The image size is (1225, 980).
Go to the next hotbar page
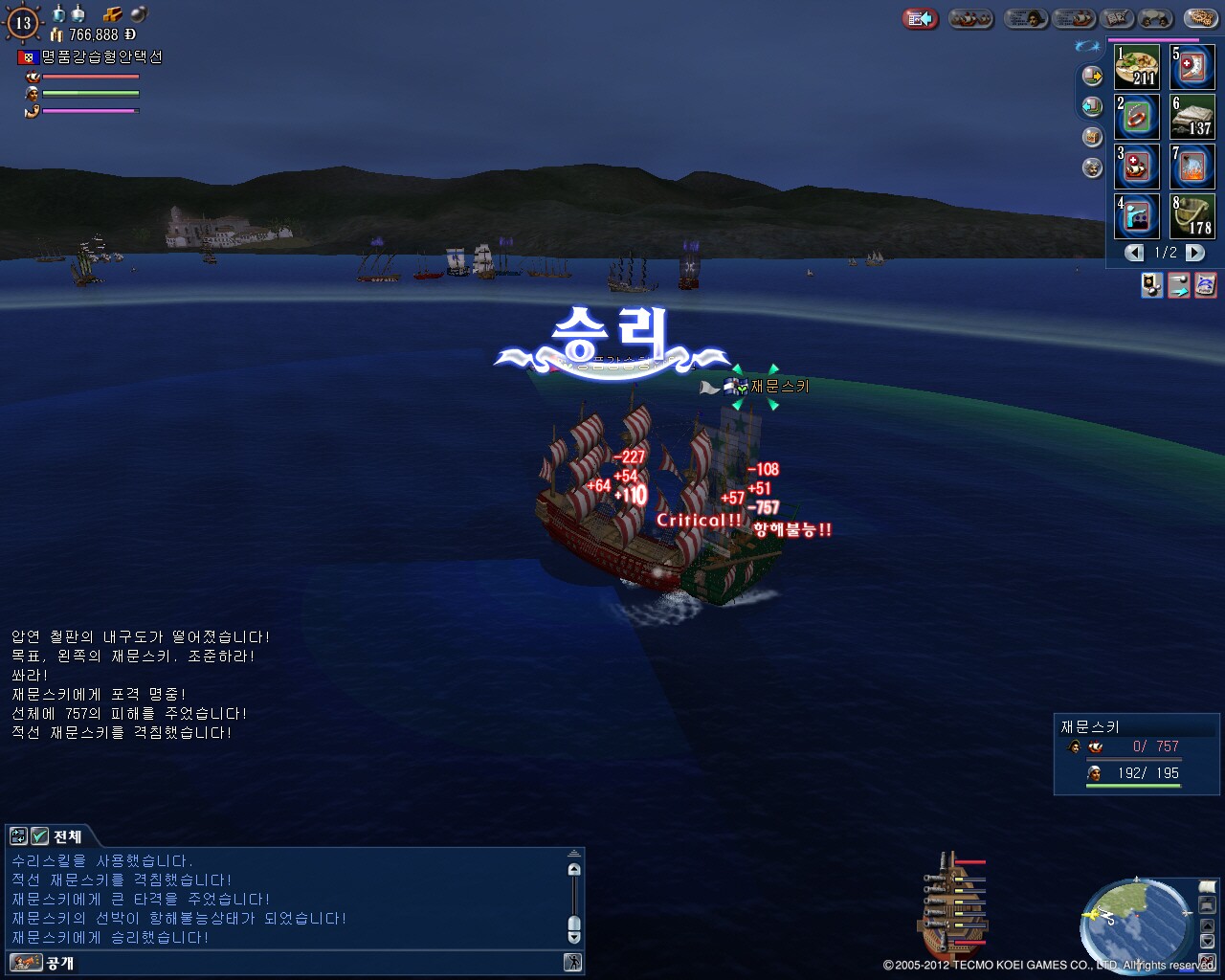(1195, 253)
